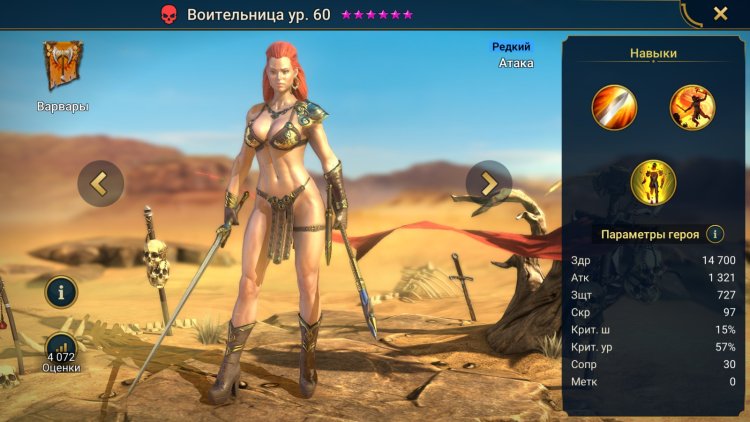Show the previous hero with left arrow
Viewport: 750px width, 422px height.
click(100, 183)
